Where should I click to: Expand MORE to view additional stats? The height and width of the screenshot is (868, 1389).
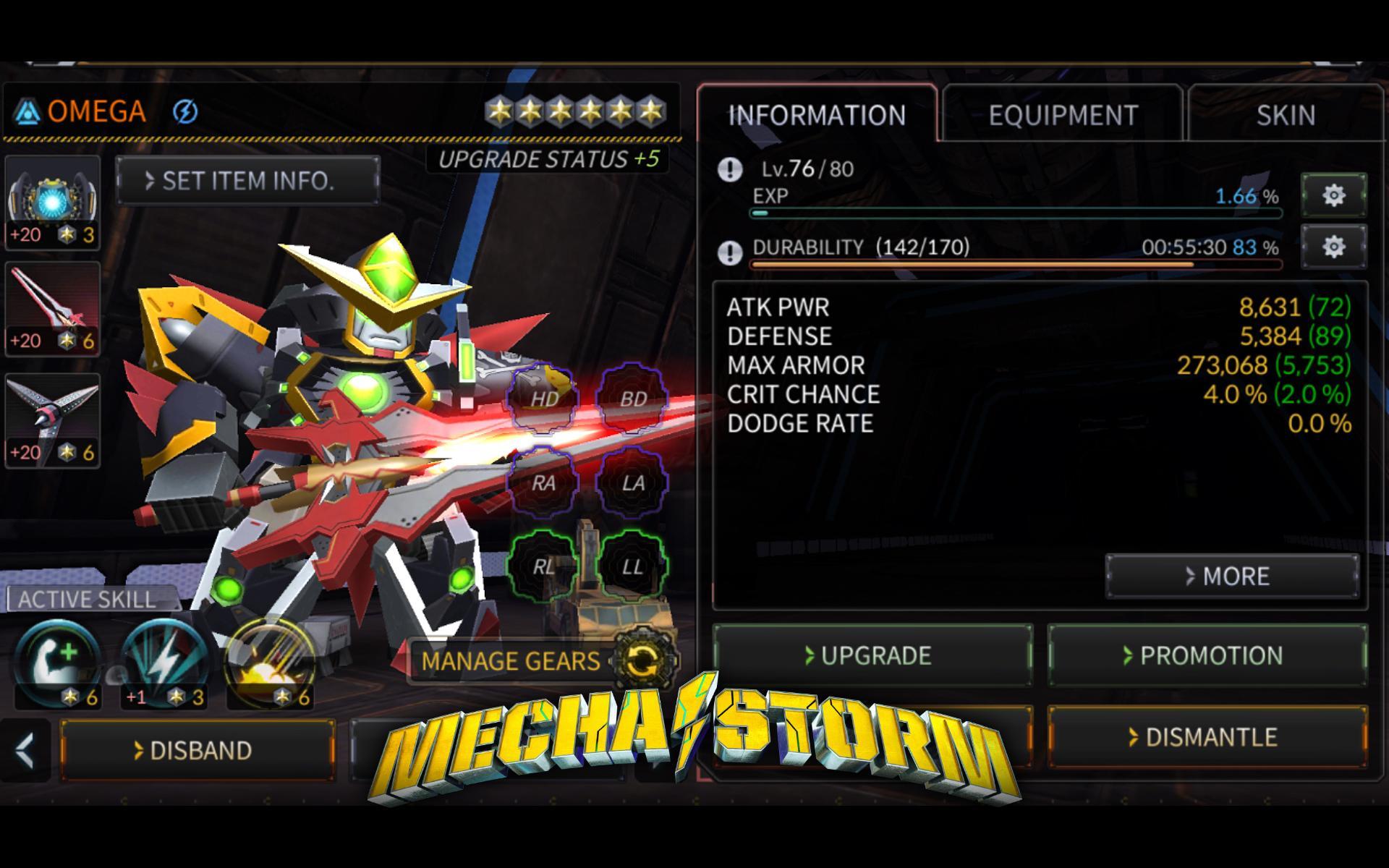[1232, 576]
